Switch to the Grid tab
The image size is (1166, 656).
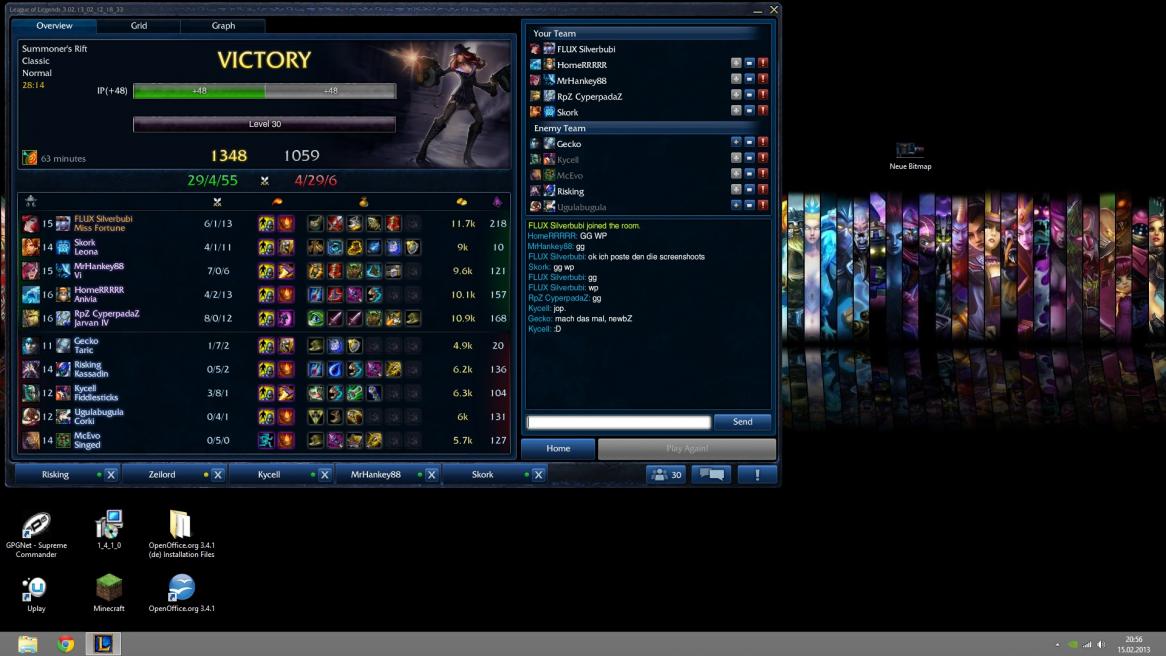(x=139, y=26)
